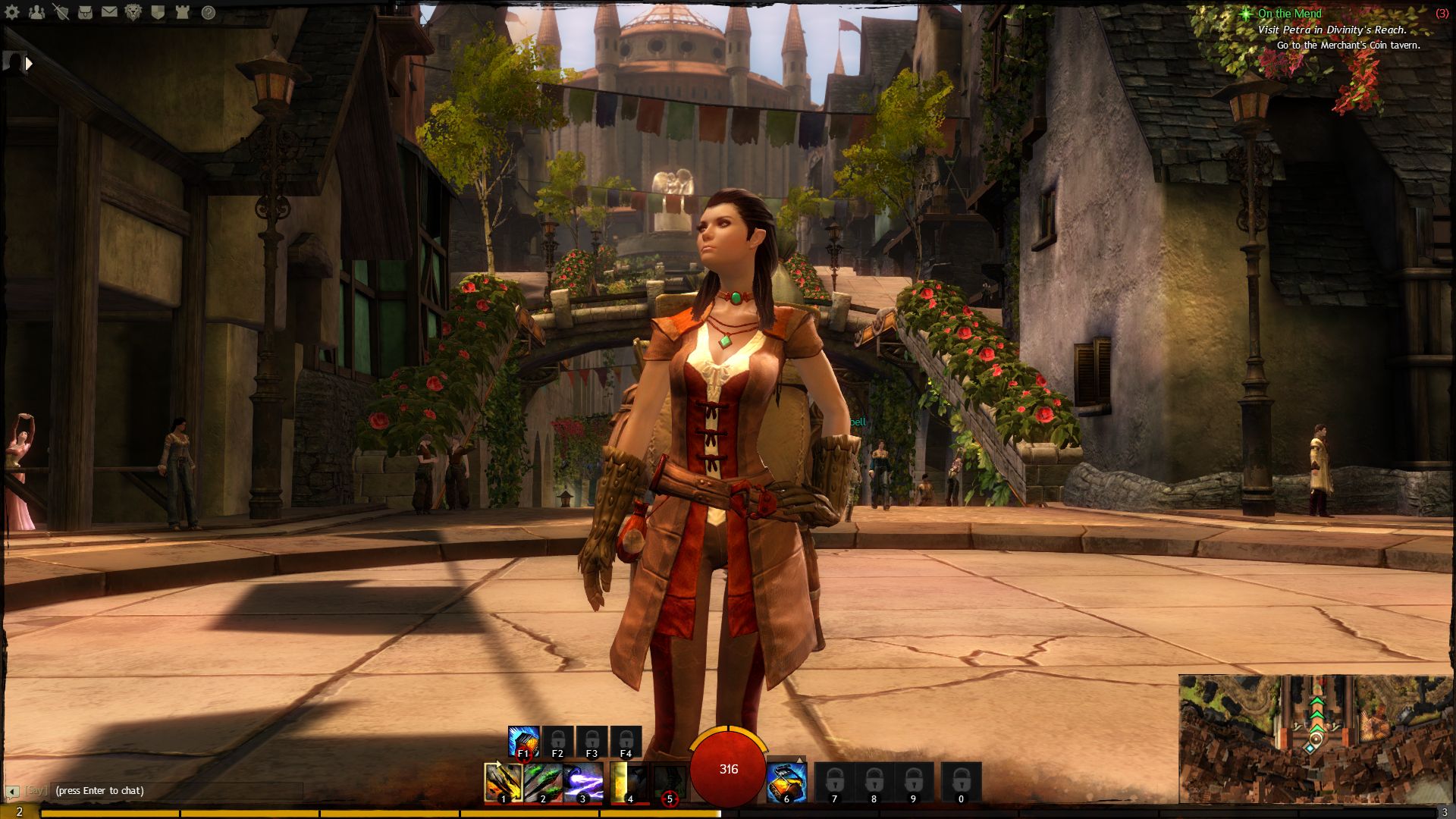
Task: Toggle the chat panel arrow button
Action: [x=11, y=792]
